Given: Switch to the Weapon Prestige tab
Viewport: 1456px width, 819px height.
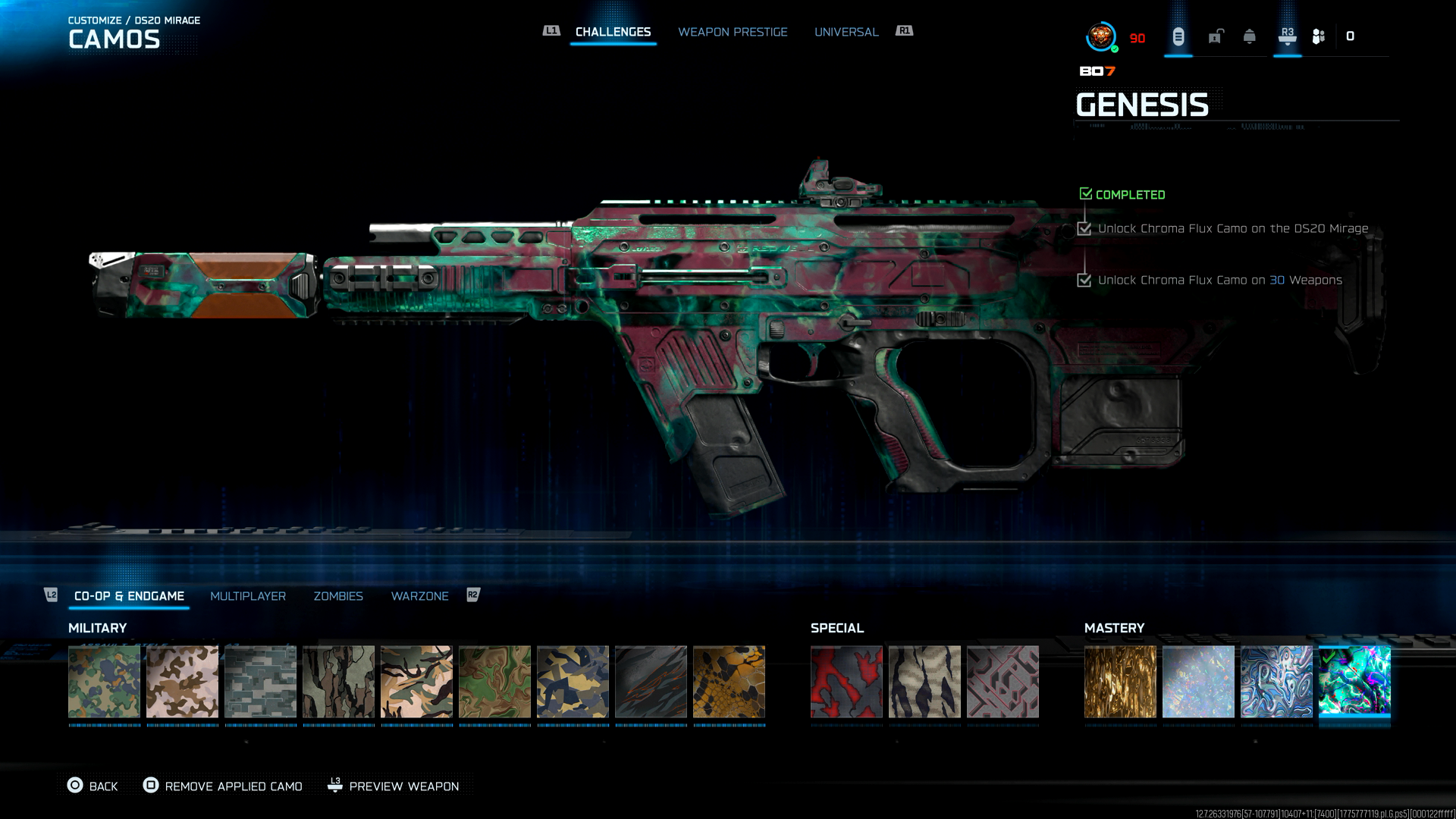Looking at the screenshot, I should [x=733, y=32].
